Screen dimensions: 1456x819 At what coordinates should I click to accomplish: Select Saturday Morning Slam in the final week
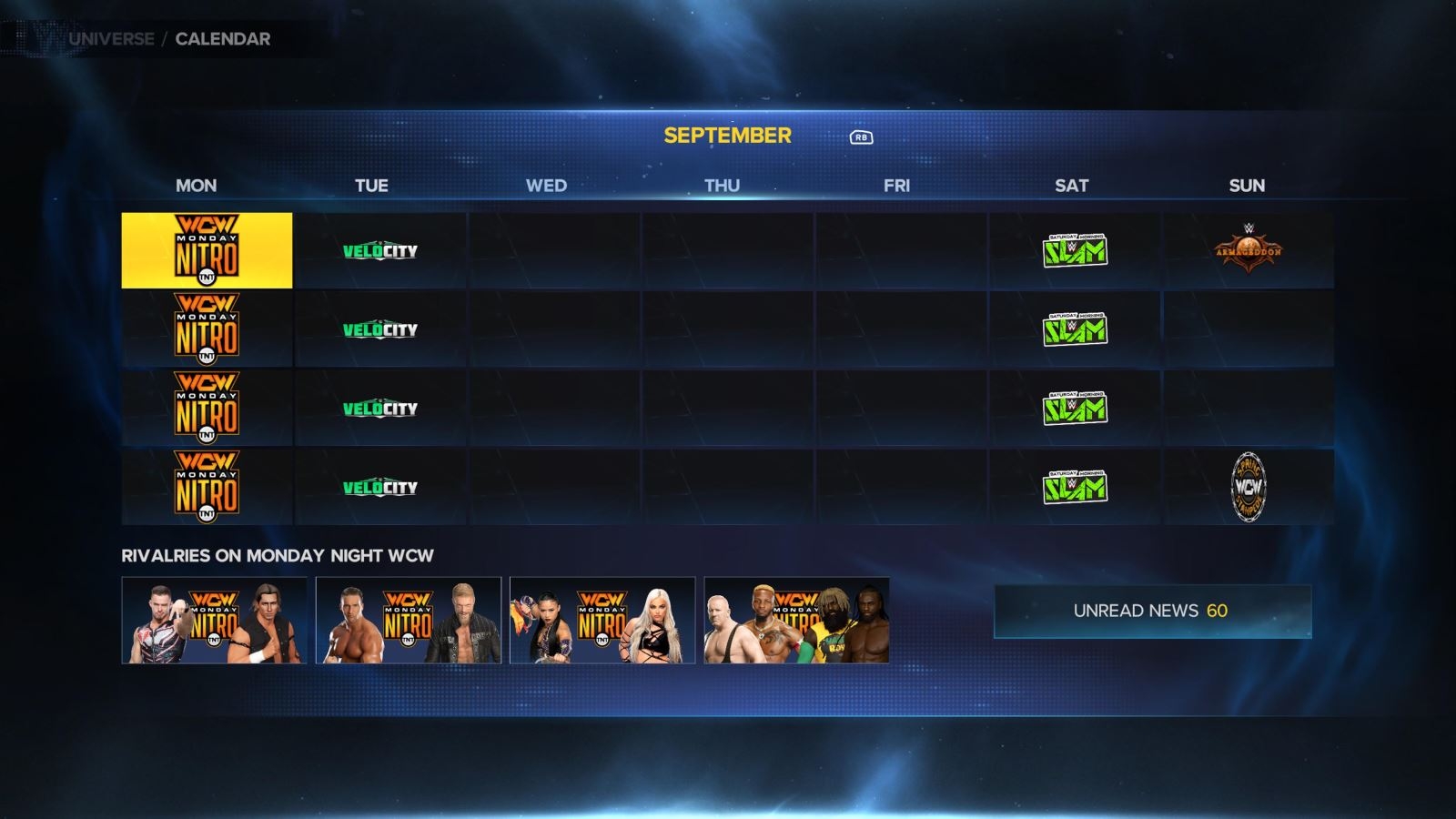(1075, 485)
